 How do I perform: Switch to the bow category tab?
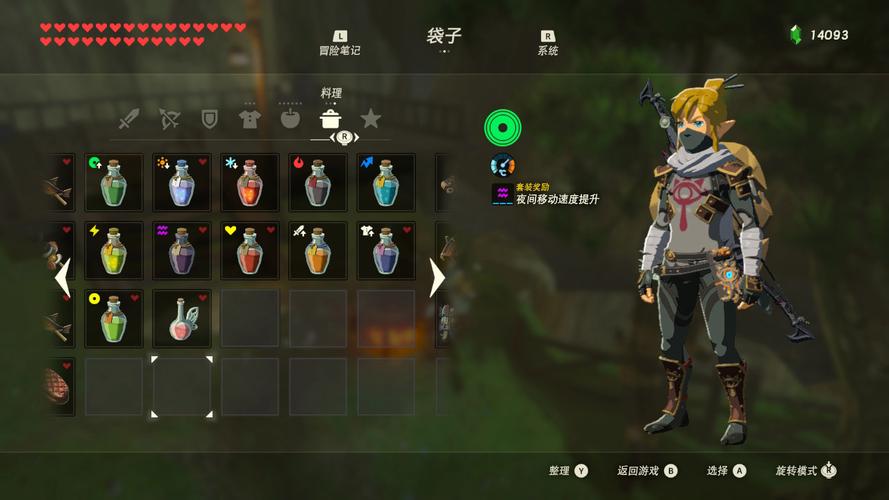[x=169, y=120]
